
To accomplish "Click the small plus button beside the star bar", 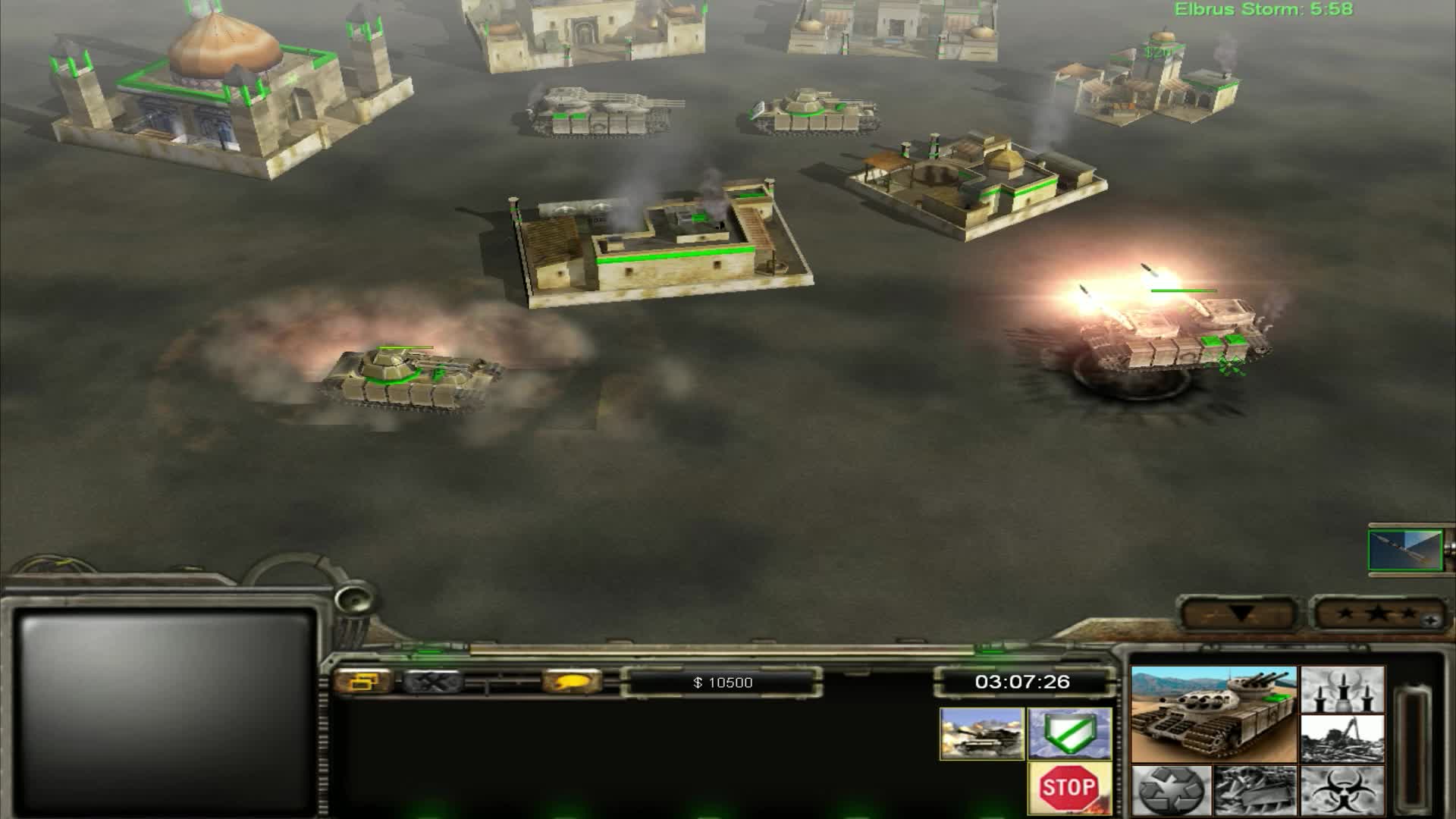I will click(x=1430, y=620).
